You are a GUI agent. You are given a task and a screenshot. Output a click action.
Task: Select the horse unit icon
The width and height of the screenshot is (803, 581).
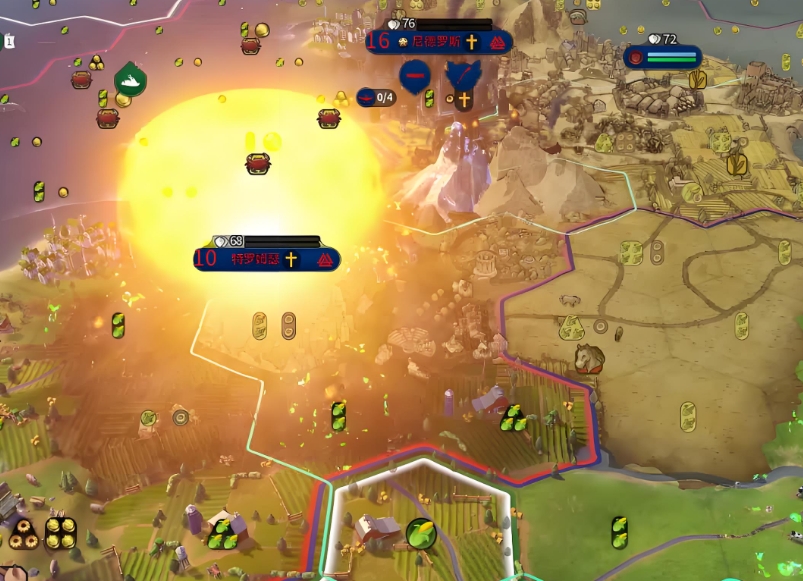tap(589, 358)
